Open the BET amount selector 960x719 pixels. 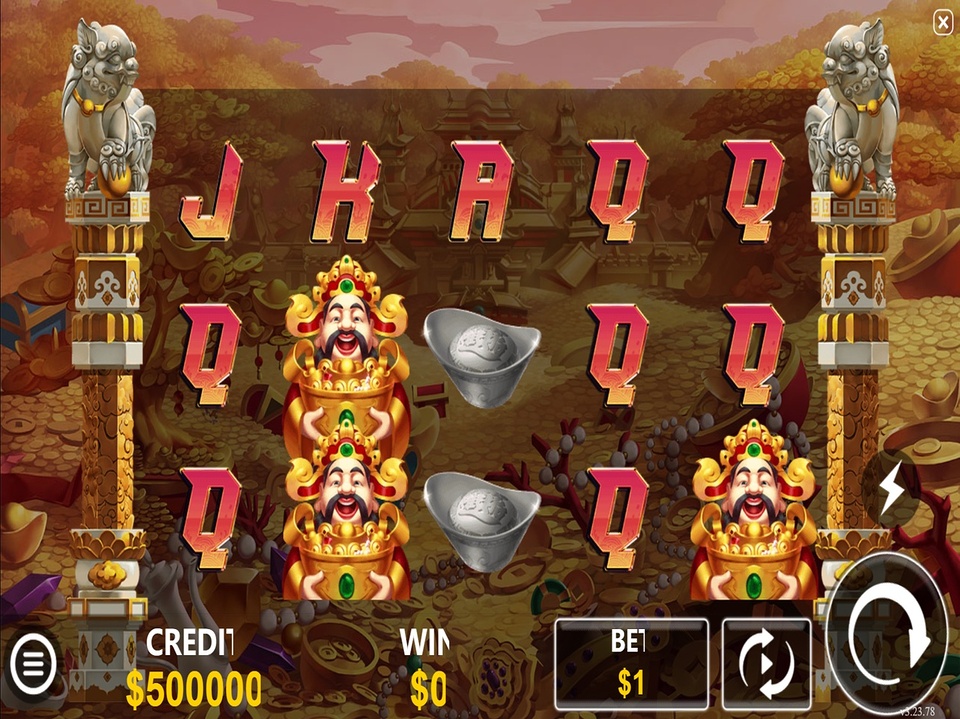(x=631, y=663)
